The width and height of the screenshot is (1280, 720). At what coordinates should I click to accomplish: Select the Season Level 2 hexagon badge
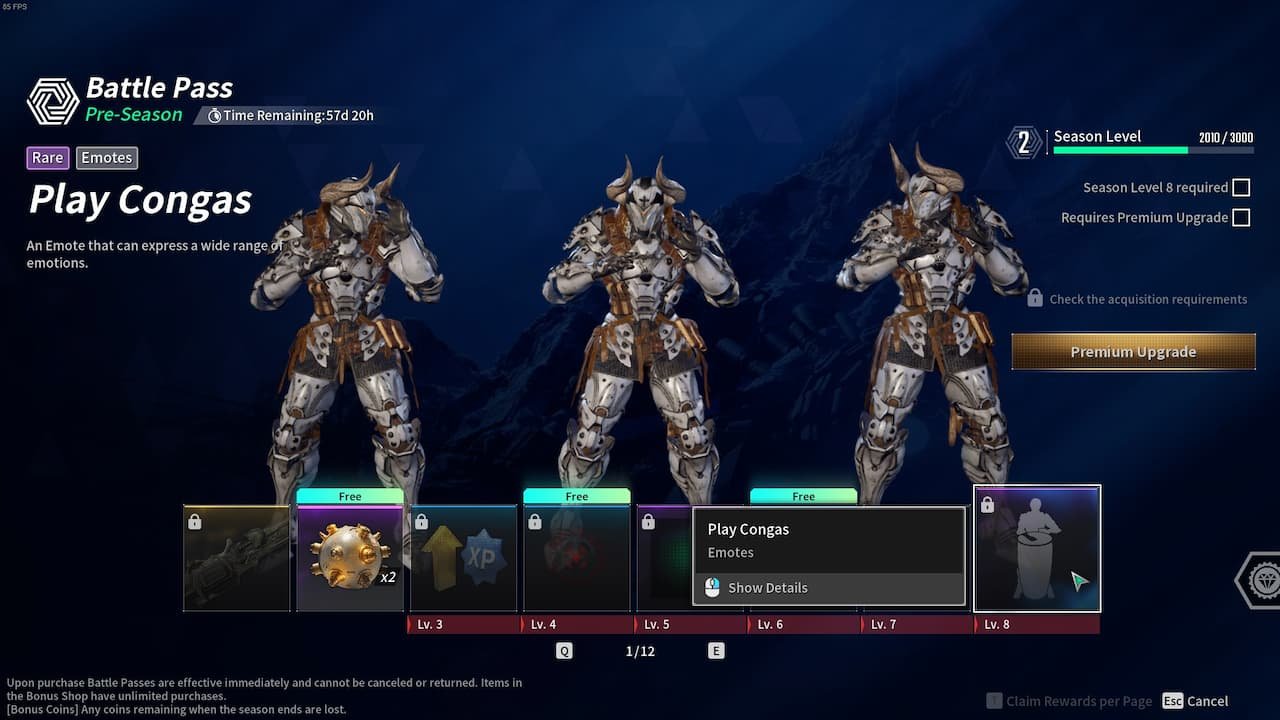click(1023, 142)
